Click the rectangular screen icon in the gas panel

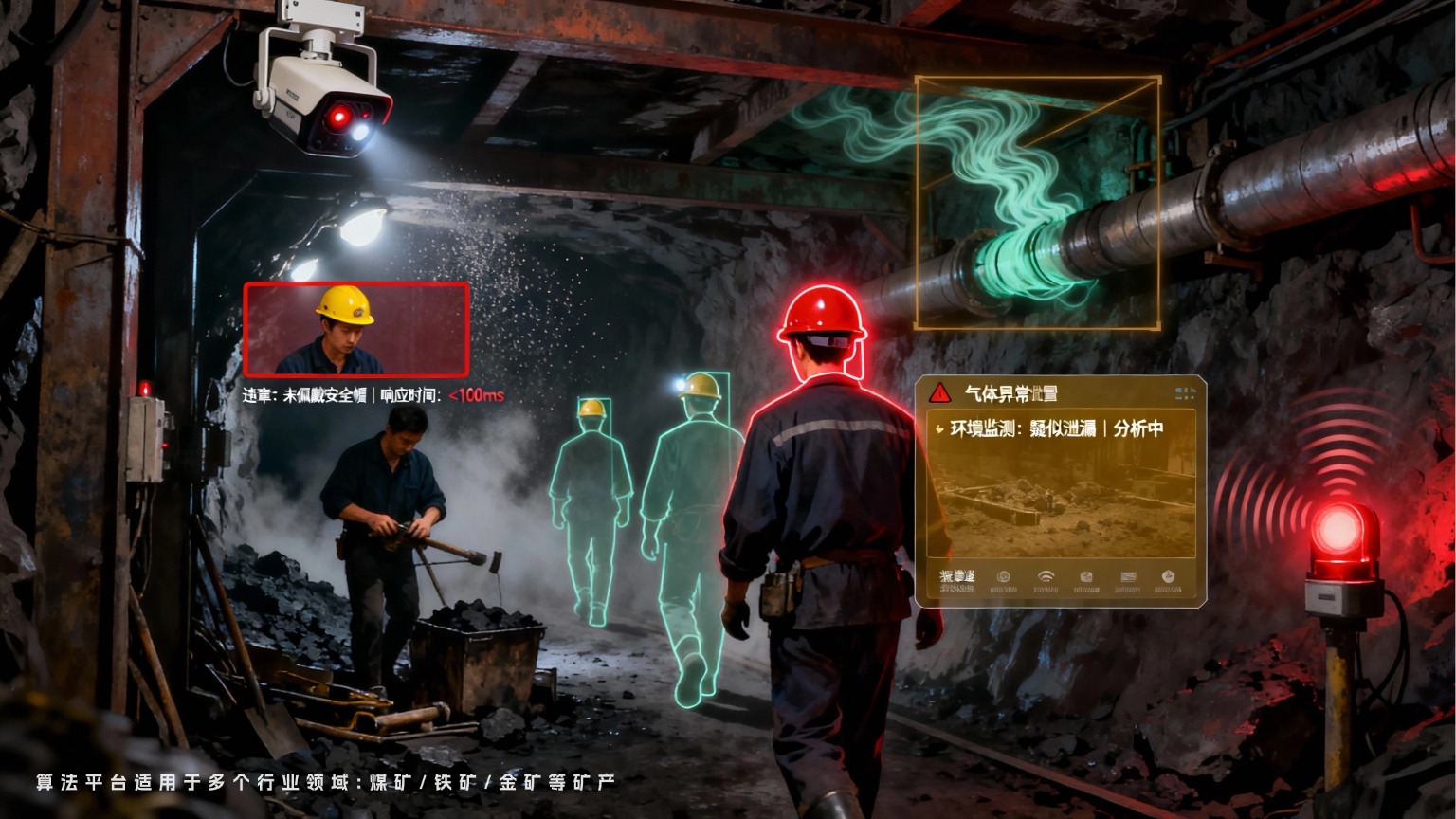[1127, 576]
